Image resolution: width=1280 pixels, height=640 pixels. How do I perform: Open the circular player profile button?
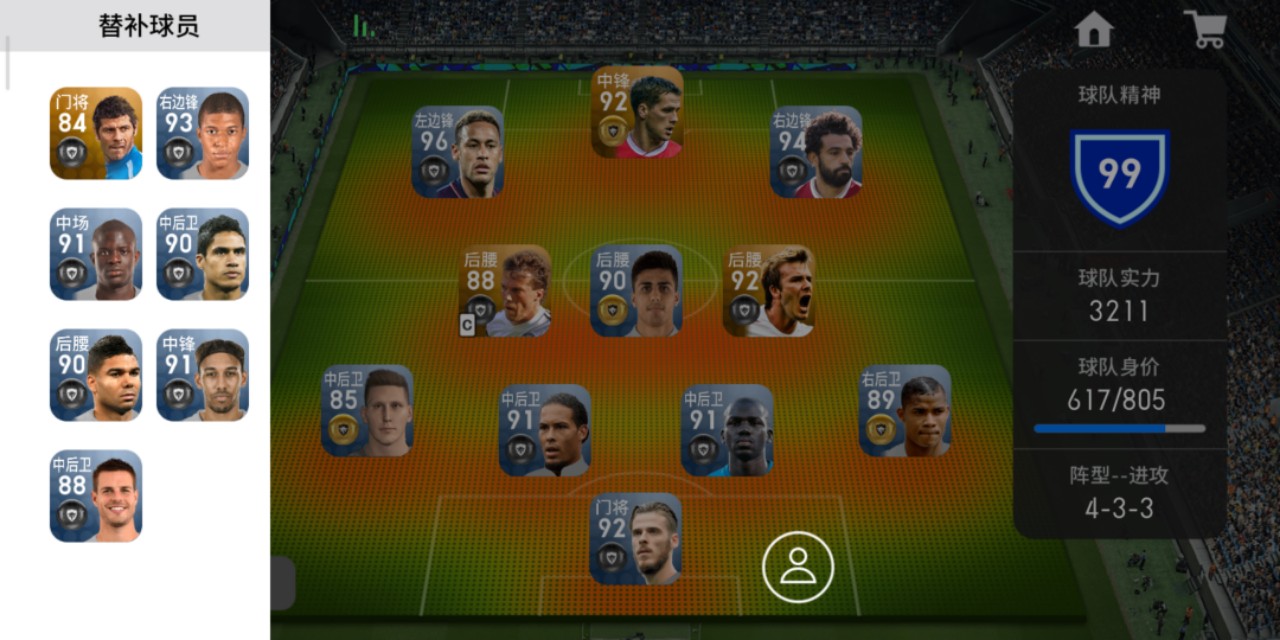point(798,567)
